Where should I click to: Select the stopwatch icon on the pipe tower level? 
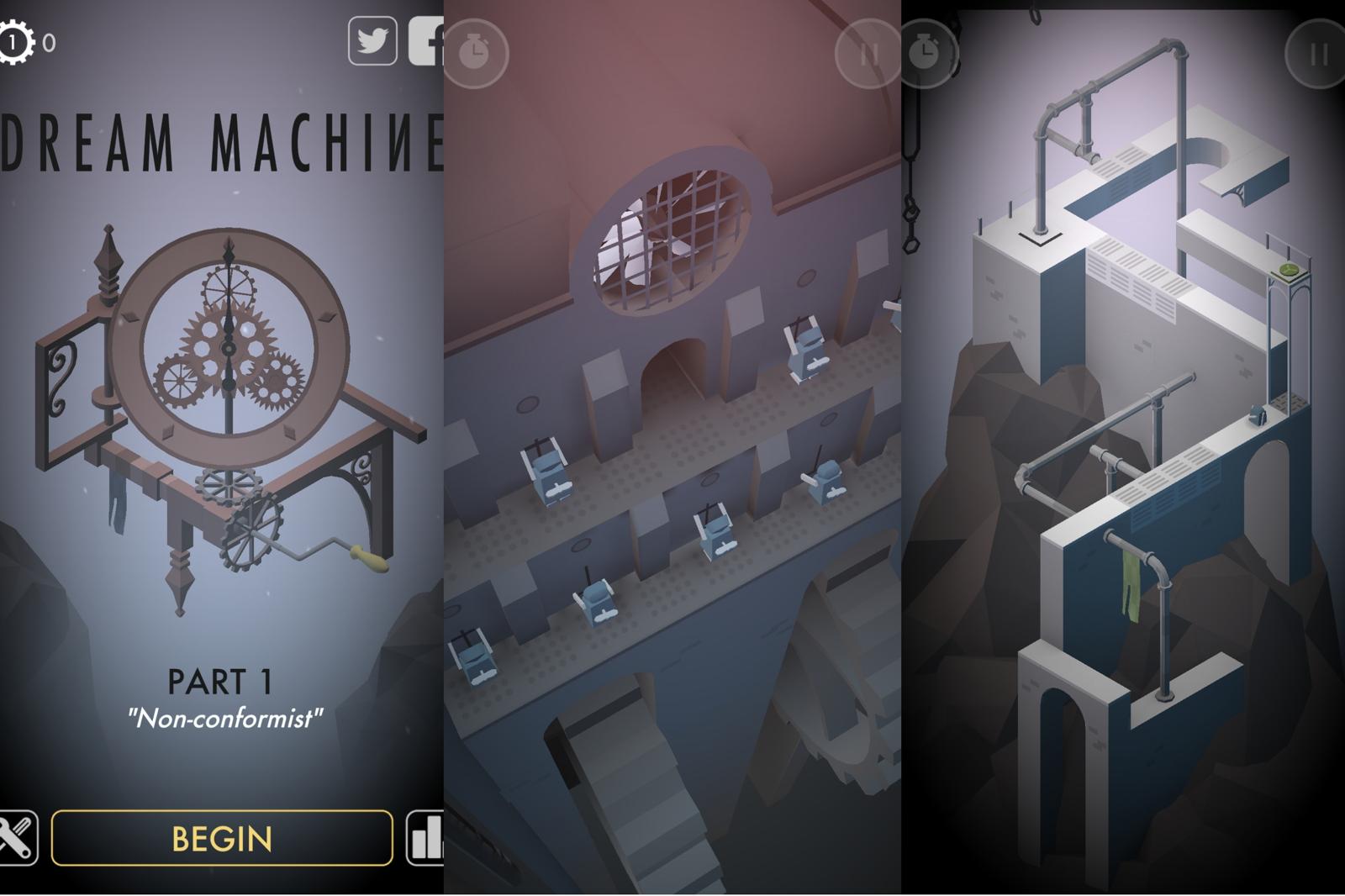pyautogui.click(x=926, y=52)
